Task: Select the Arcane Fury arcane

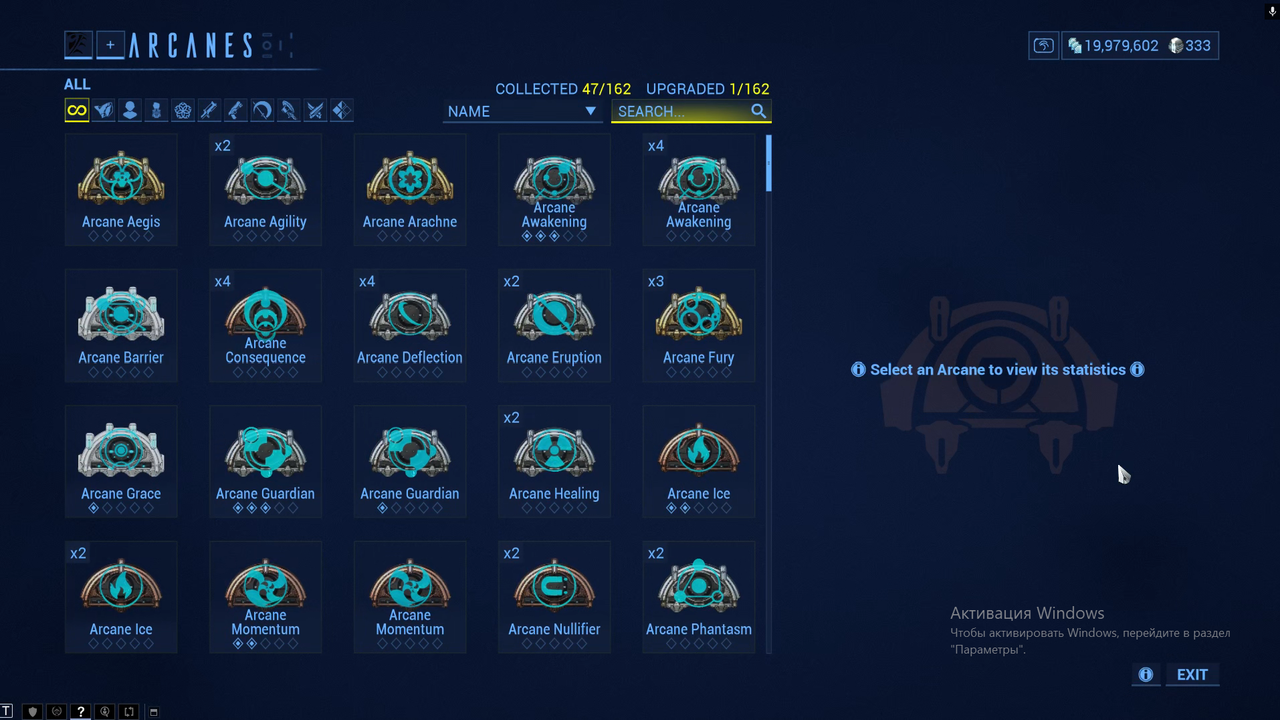Action: click(698, 325)
